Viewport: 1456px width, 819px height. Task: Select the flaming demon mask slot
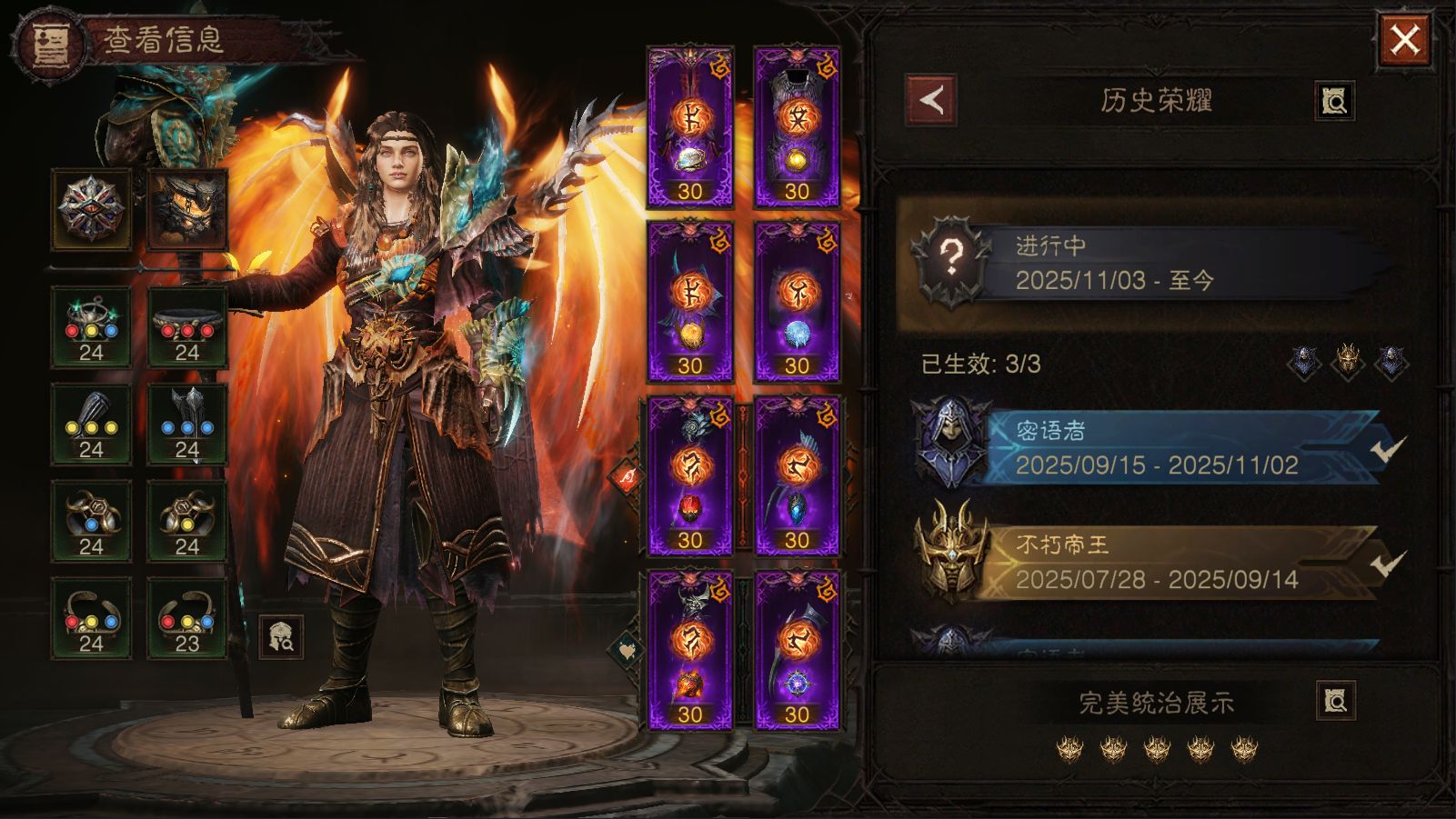(x=187, y=209)
